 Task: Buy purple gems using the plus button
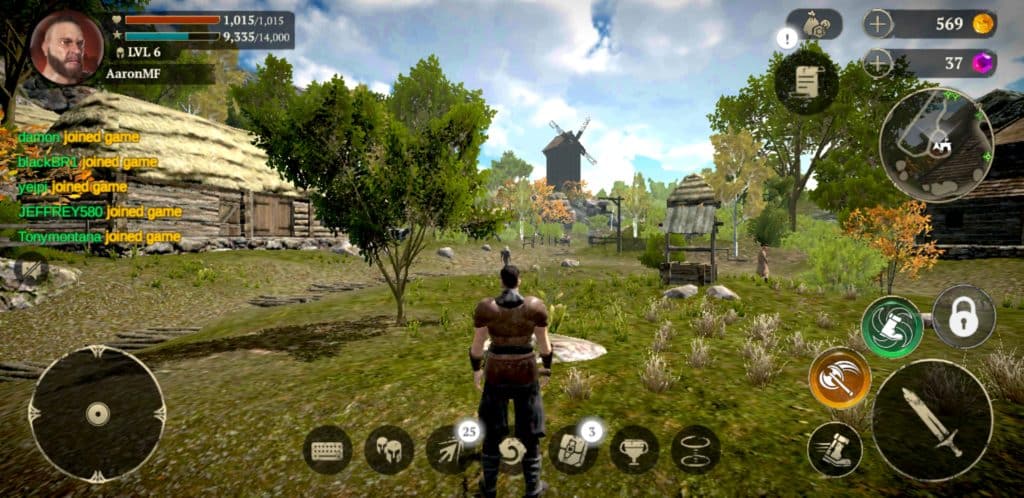point(878,63)
